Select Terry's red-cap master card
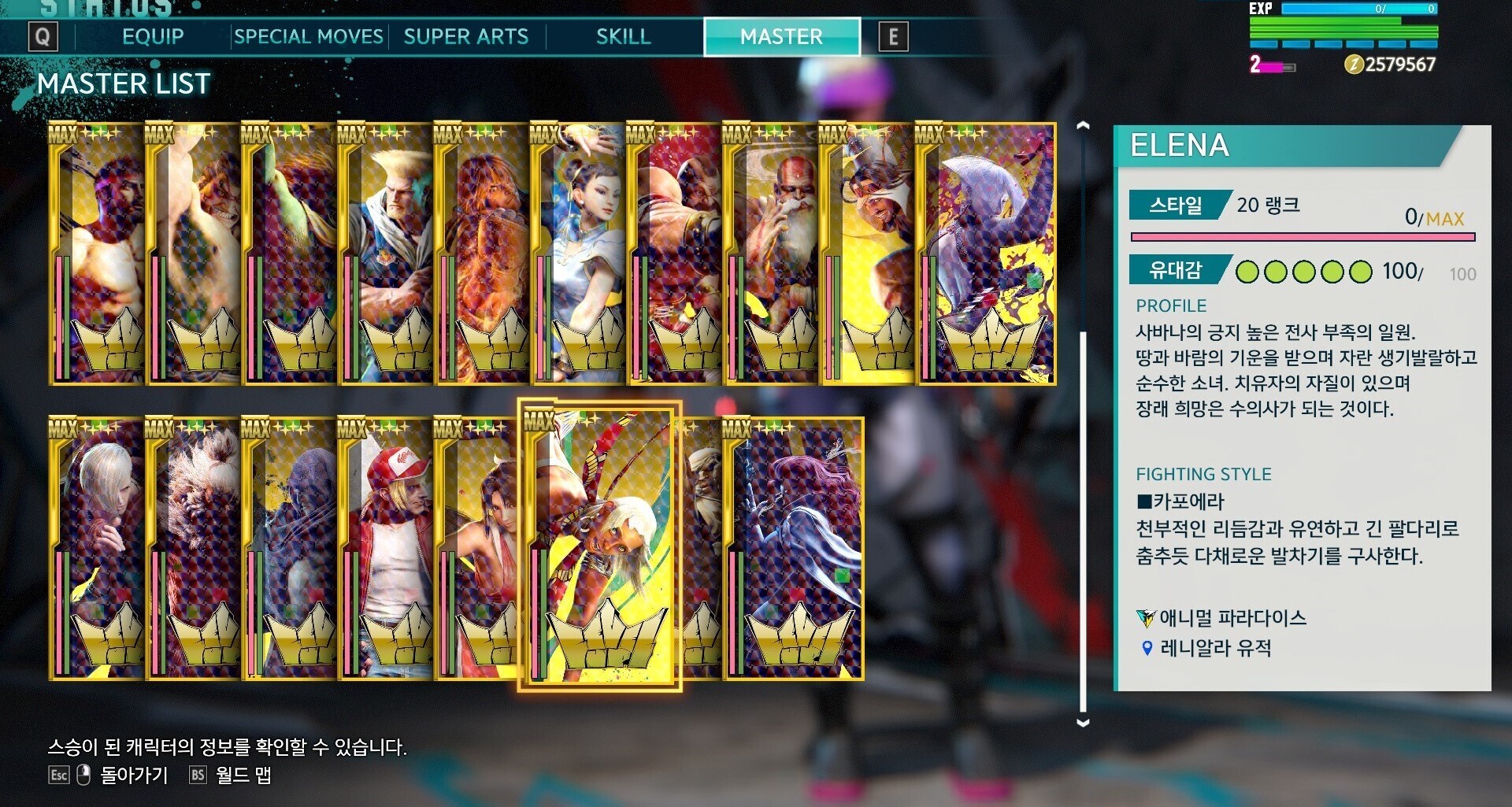The image size is (1512, 807). tap(385, 548)
